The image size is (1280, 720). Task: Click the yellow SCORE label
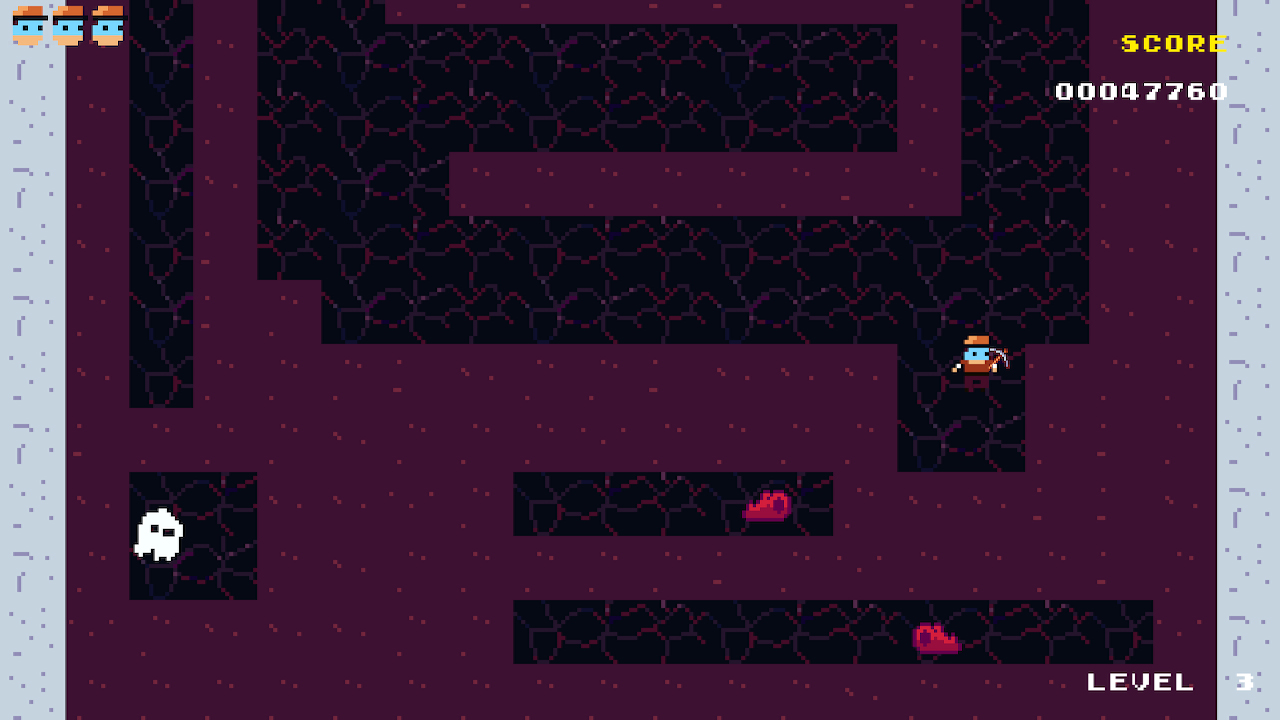pyautogui.click(x=1172, y=43)
